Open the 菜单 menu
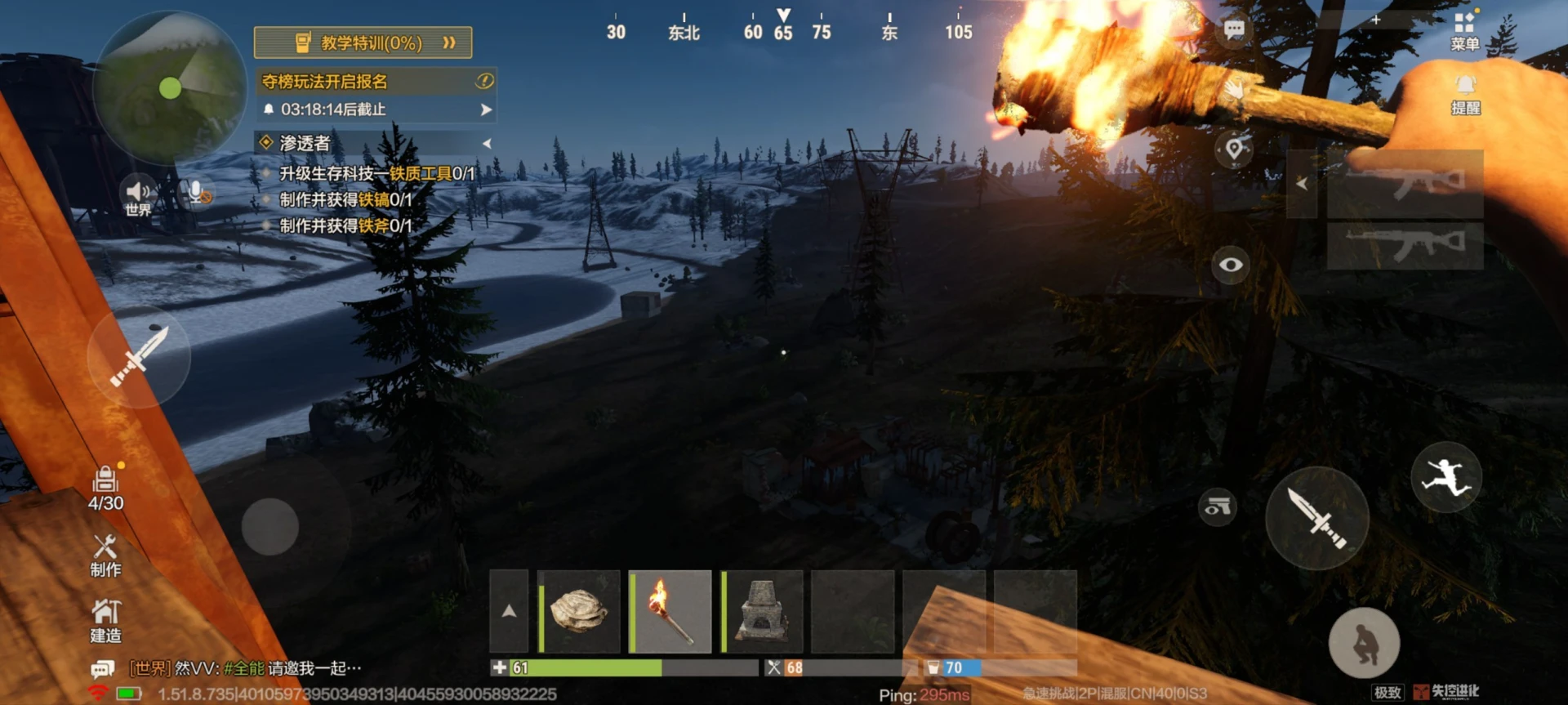This screenshot has height=705, width=1568. point(1464,31)
